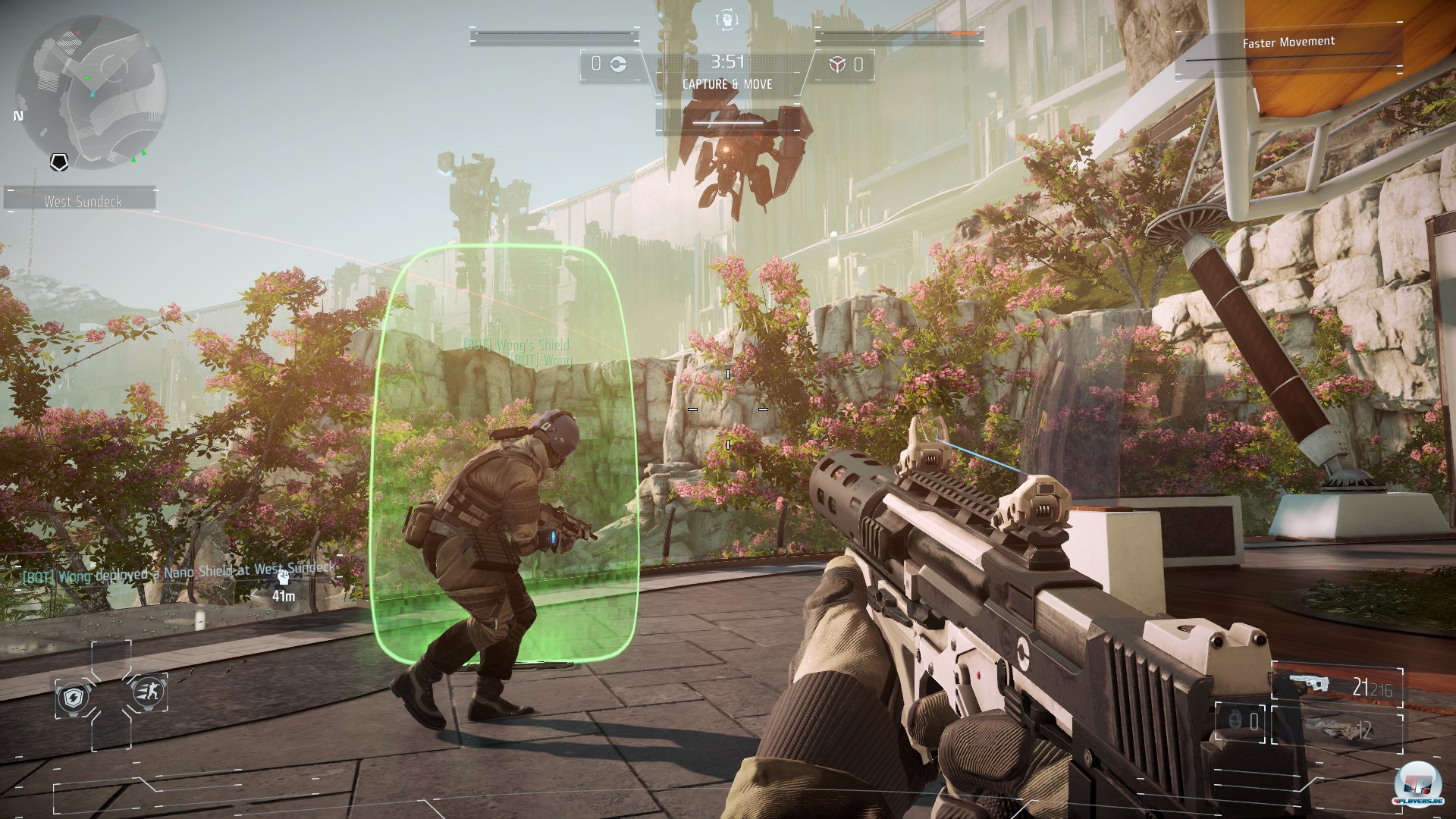This screenshot has height=819, width=1456.
Task: Click the VSA faction emblem beside the left score
Action: (619, 65)
